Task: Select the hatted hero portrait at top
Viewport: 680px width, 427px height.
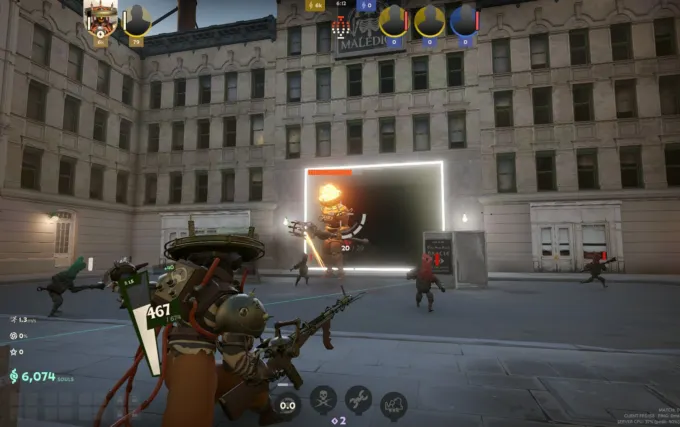Action: 101,18
